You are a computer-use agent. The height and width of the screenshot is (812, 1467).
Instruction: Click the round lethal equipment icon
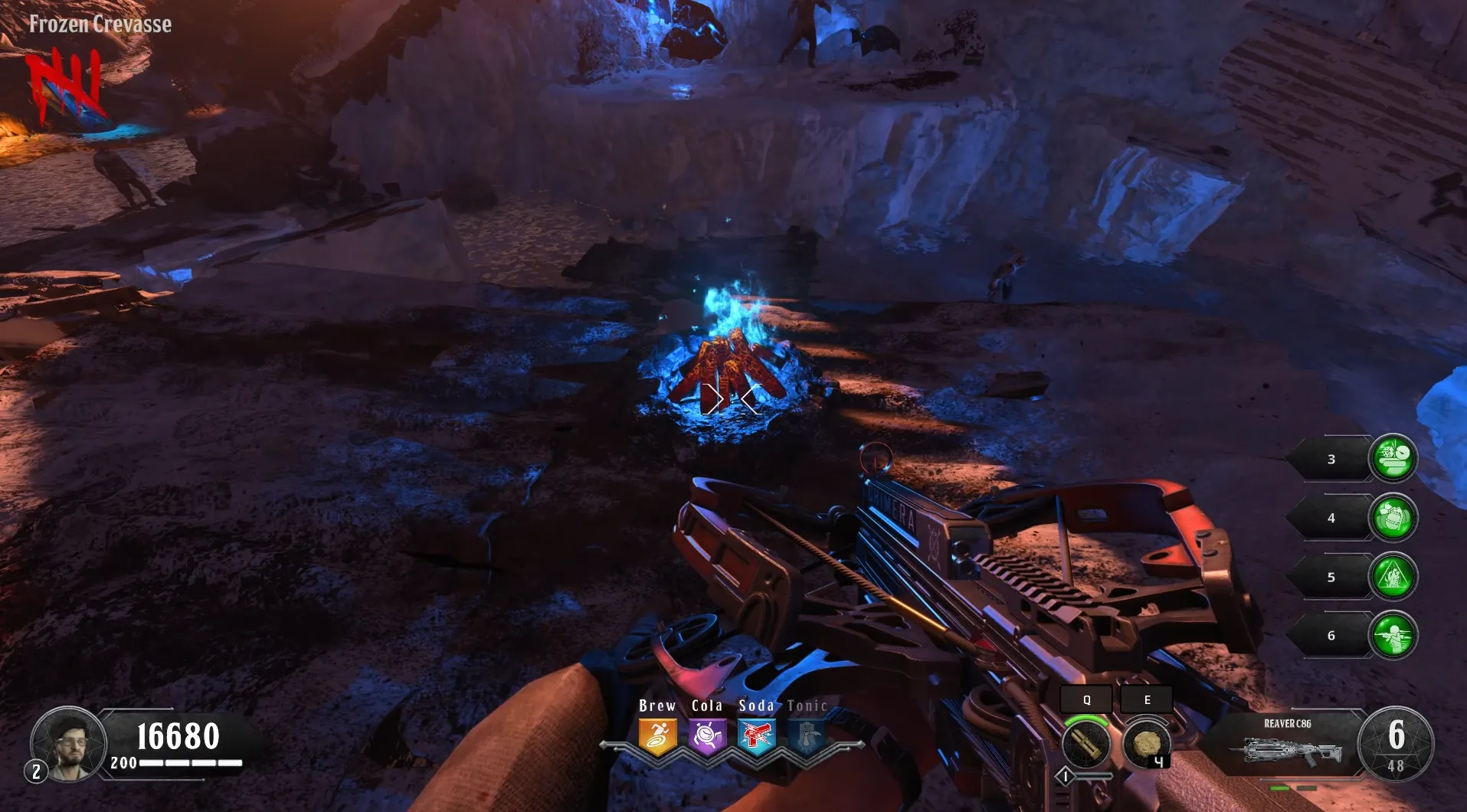tap(1146, 743)
